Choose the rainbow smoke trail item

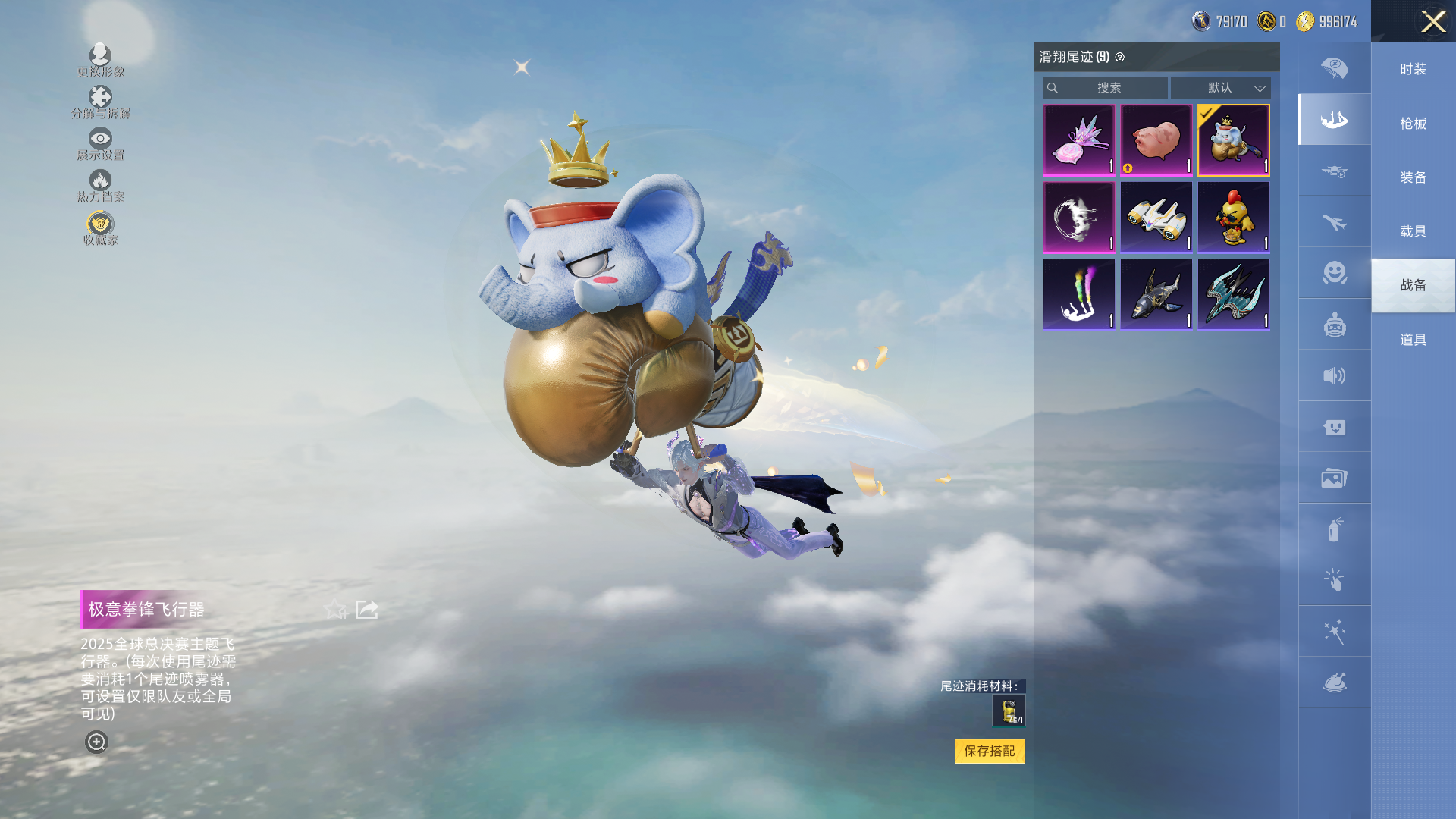tap(1078, 295)
